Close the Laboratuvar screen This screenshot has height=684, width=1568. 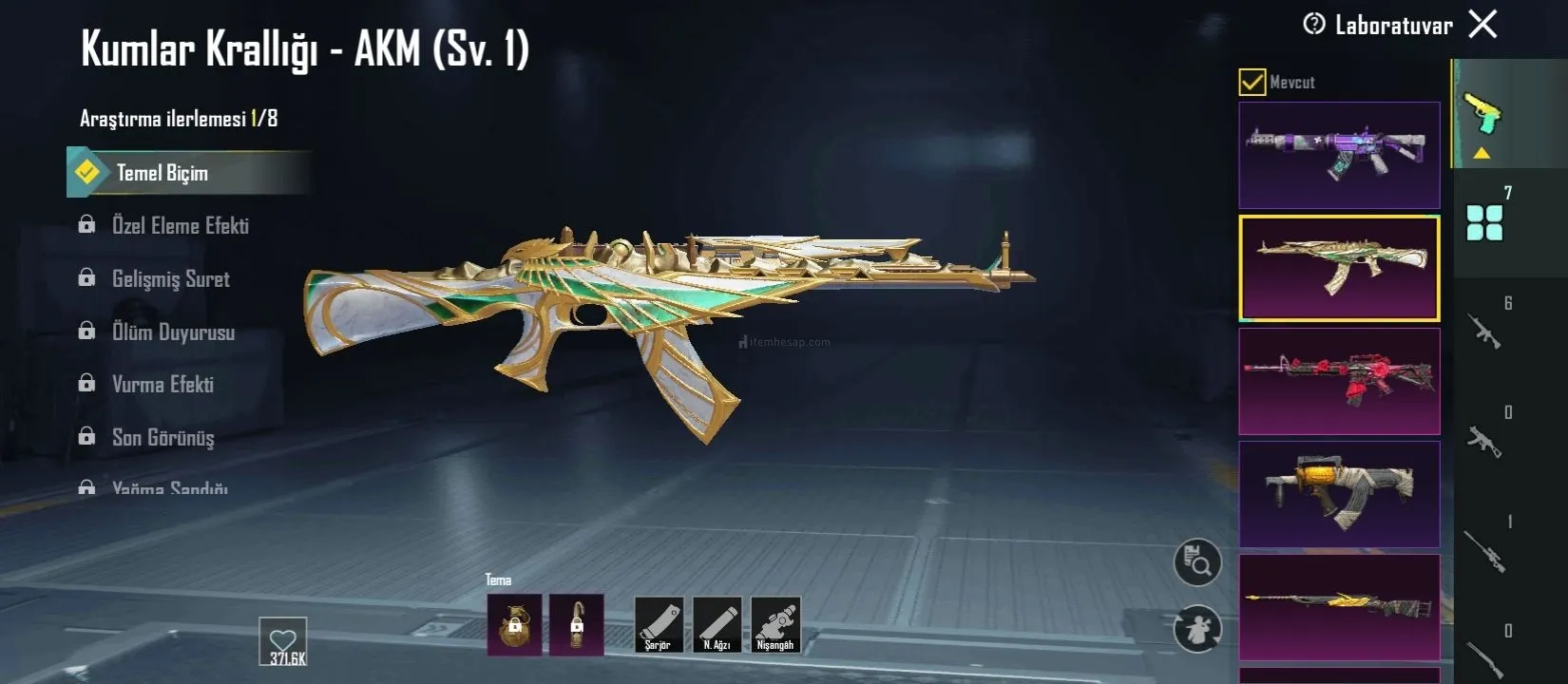[1482, 25]
